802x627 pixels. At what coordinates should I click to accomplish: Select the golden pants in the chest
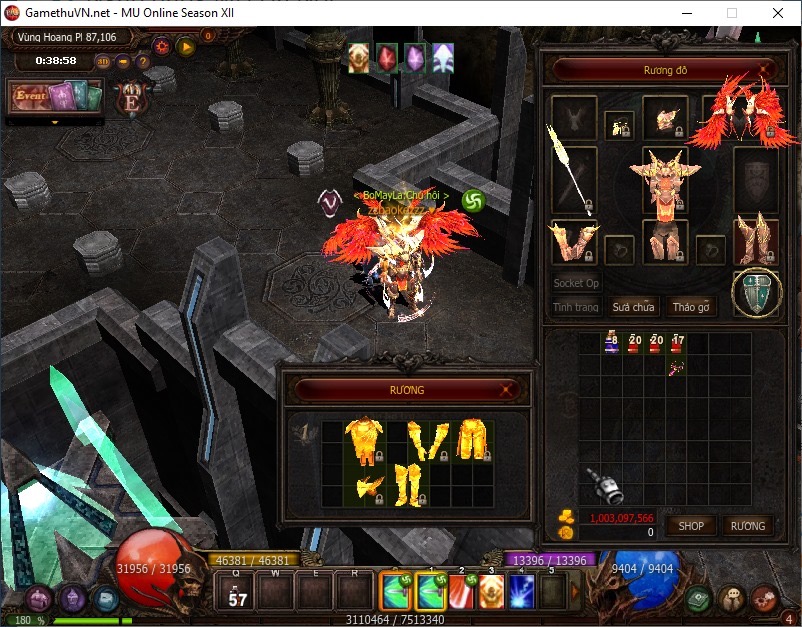[471, 440]
